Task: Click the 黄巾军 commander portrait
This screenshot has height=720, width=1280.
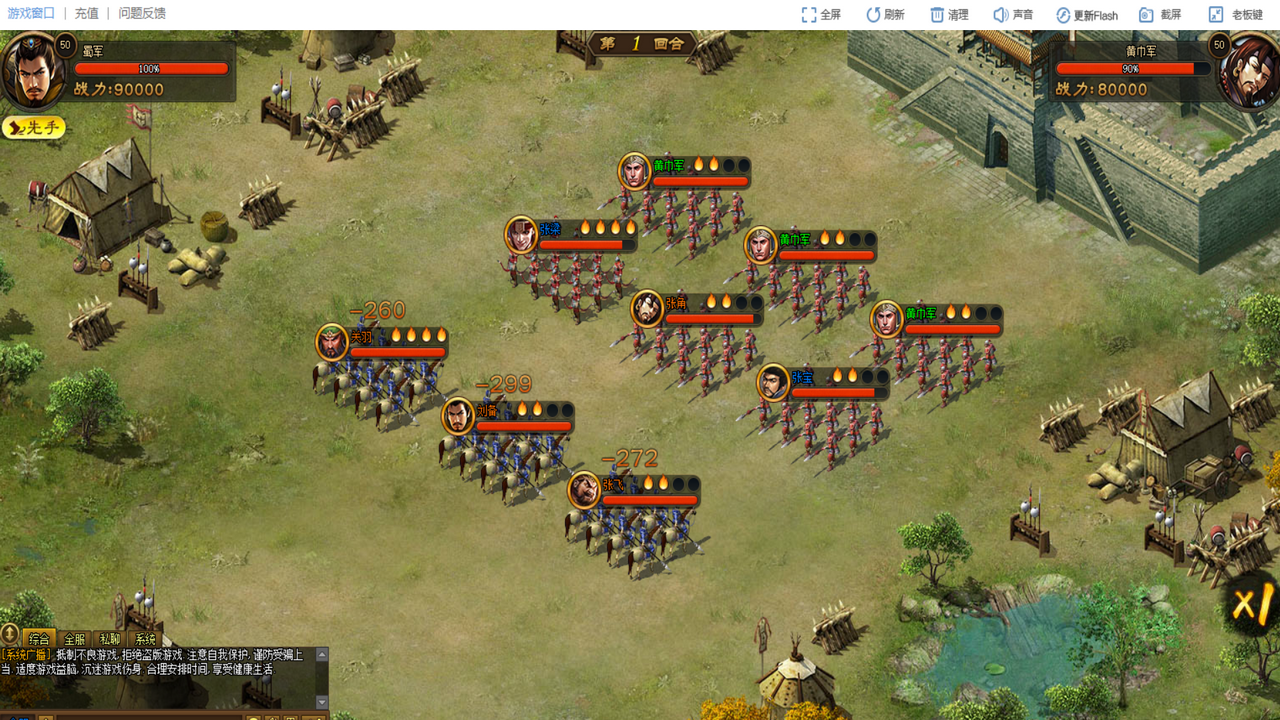Action: (1248, 70)
